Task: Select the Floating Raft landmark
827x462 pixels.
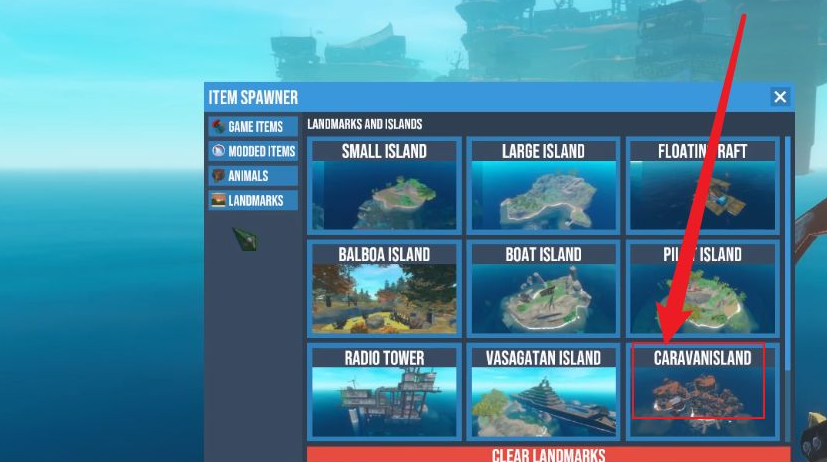Action: (x=702, y=185)
